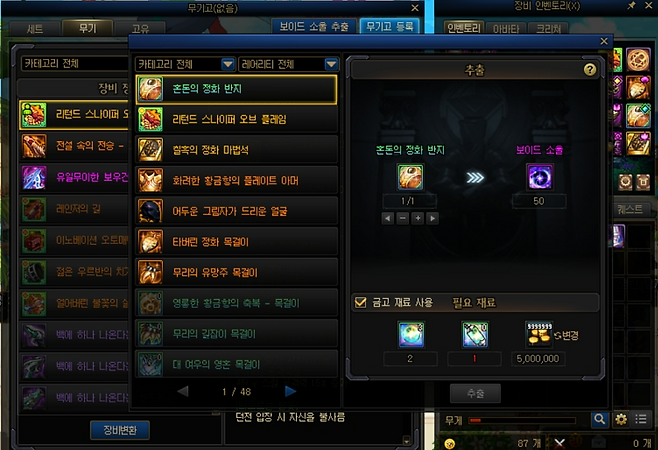Choose 타버린 정화 목걸이 row
658x450 pixels.
coord(235,241)
